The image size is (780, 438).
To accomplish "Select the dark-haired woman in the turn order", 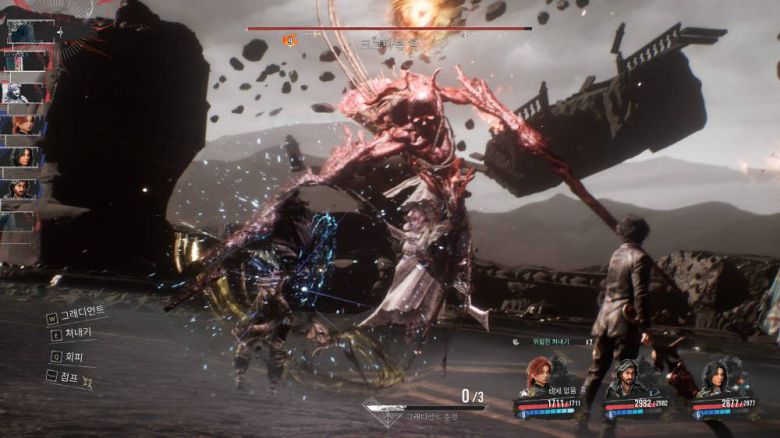I will click(x=21, y=156).
